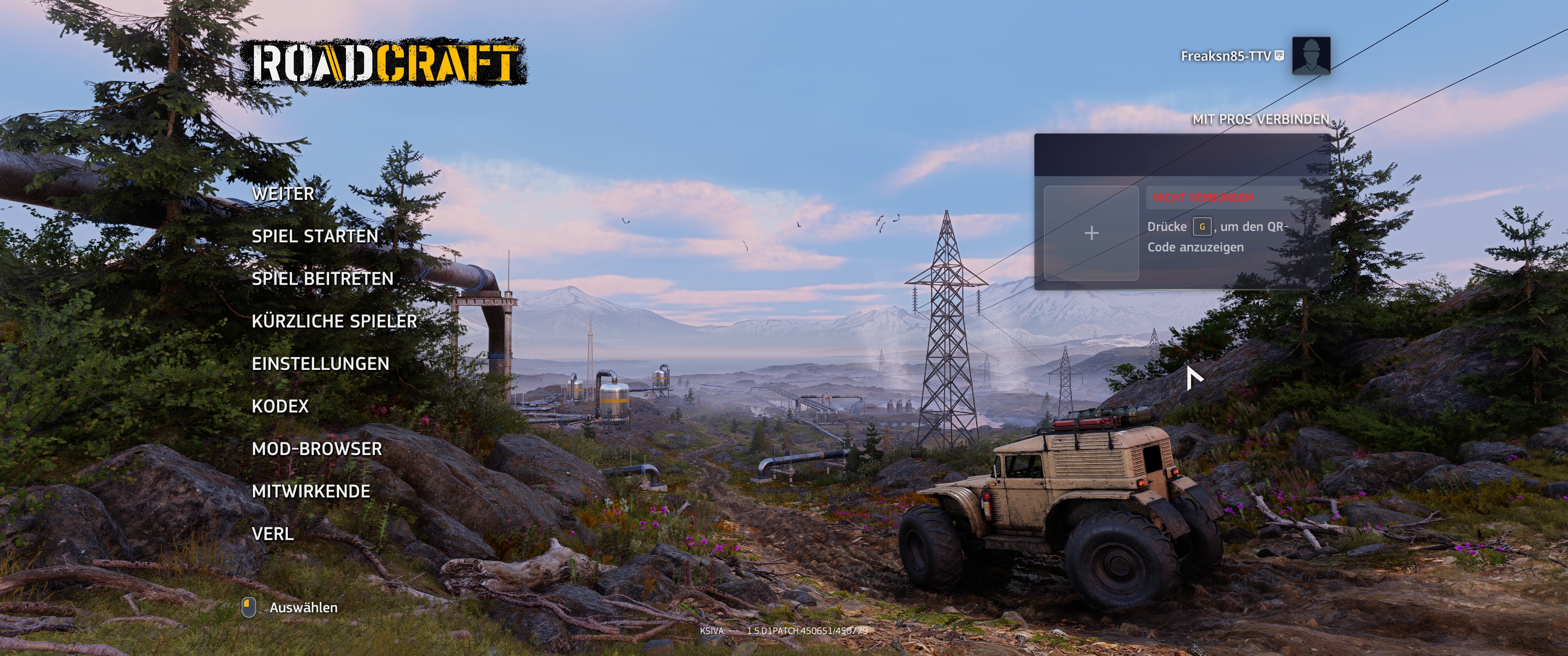View MITWIRKENDE credits
Image resolution: width=1568 pixels, height=656 pixels.
312,491
